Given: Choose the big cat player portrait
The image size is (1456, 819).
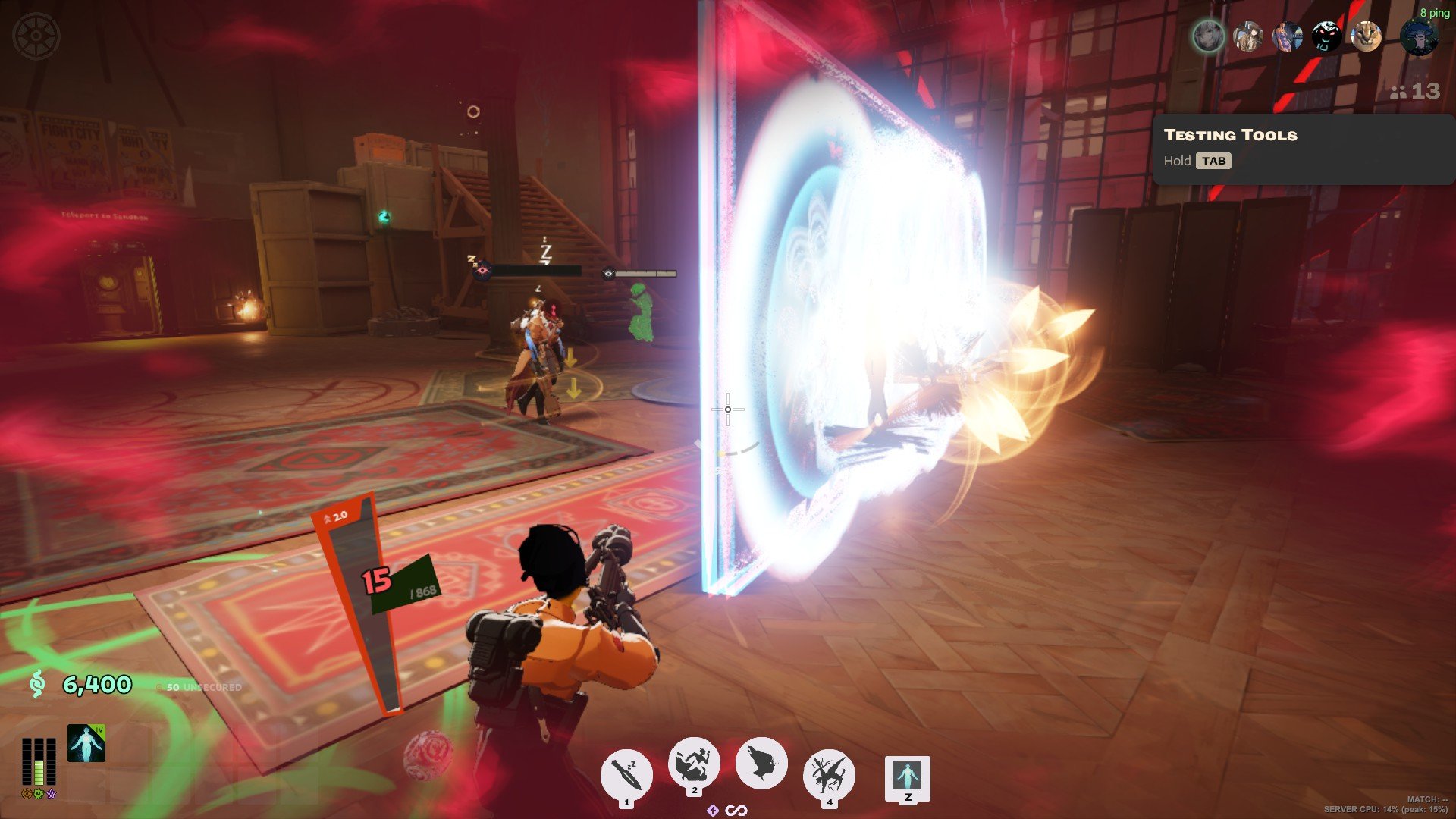Looking at the screenshot, I should (x=1367, y=36).
